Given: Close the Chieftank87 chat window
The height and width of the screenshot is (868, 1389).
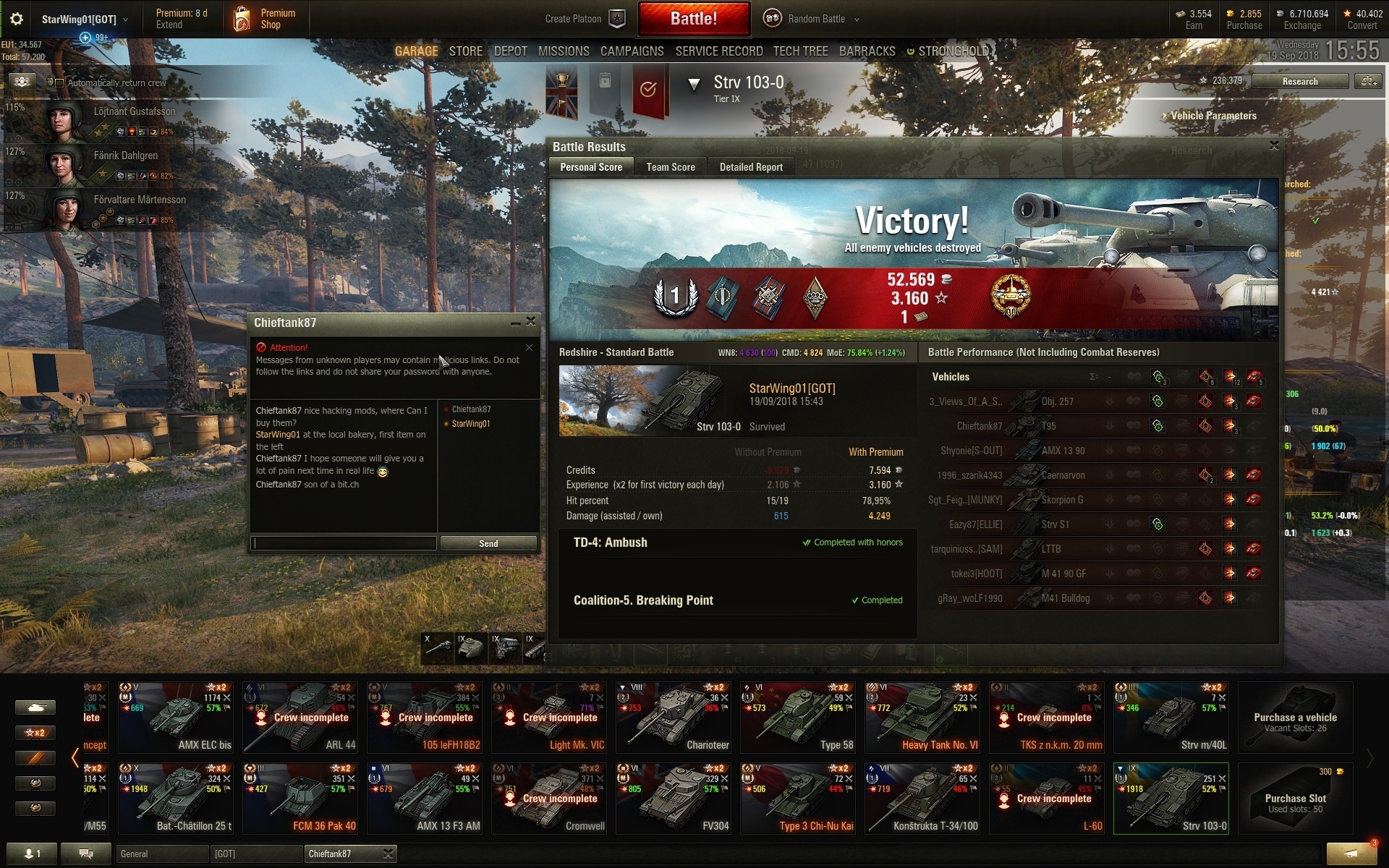Looking at the screenshot, I should [531, 321].
